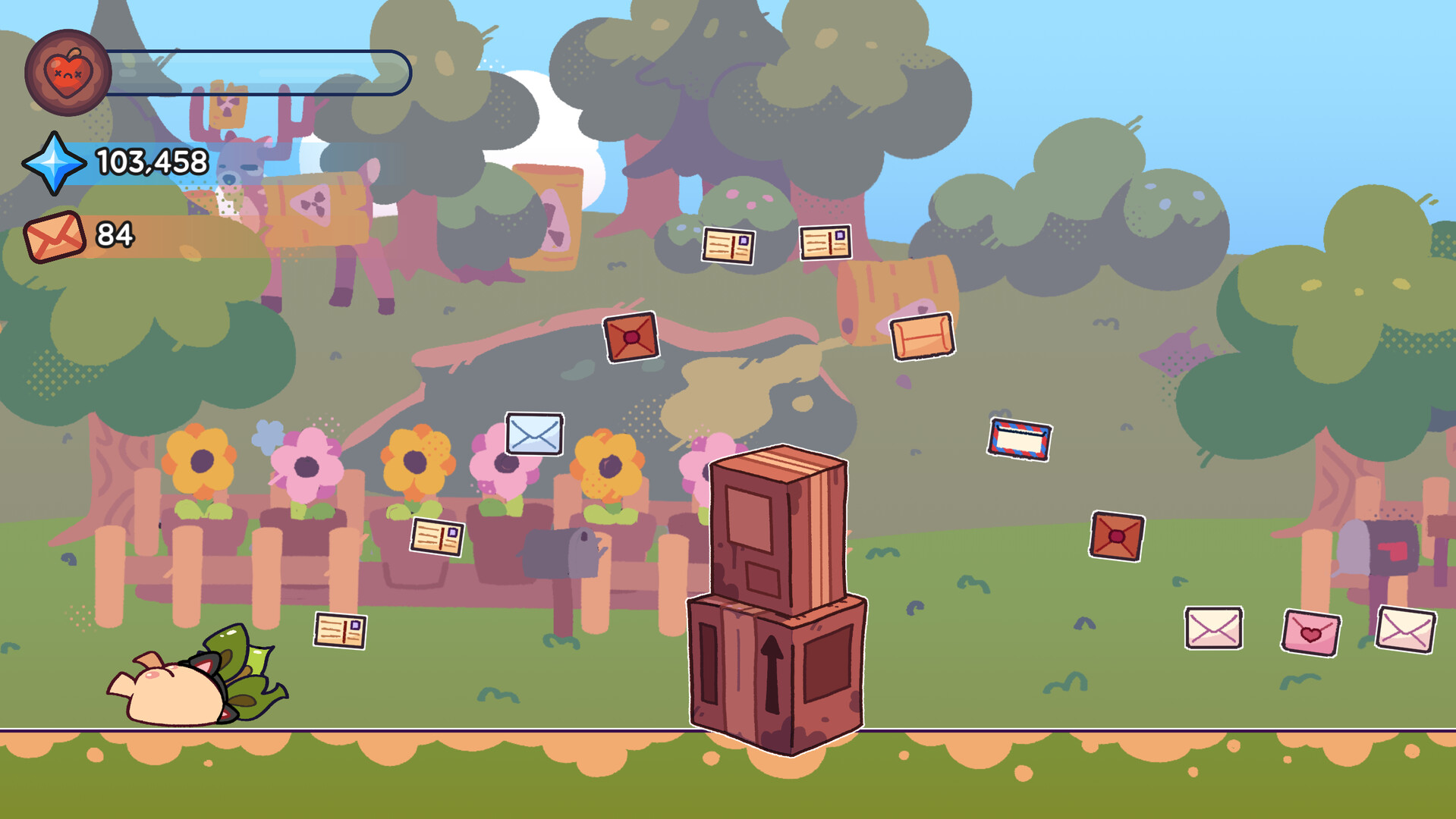
Task: Click the red envelope beside the green hill
Action: [1118, 537]
